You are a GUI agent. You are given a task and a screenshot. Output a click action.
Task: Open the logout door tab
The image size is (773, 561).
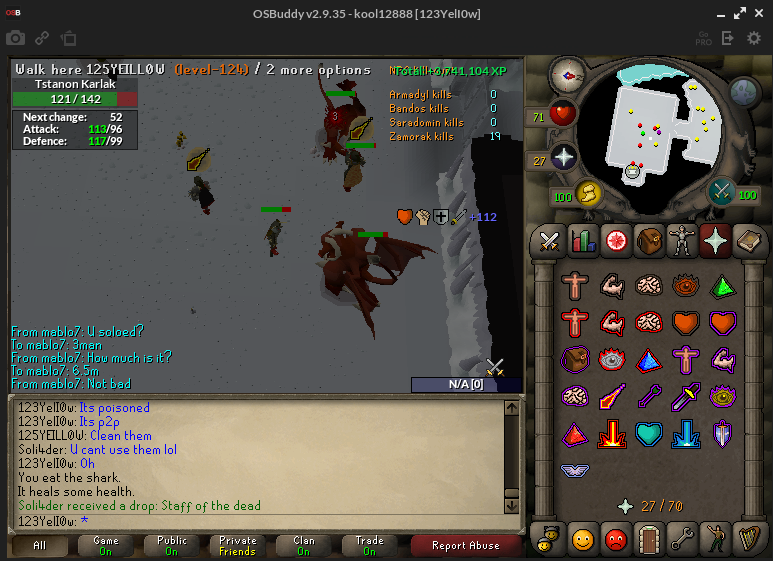[650, 540]
